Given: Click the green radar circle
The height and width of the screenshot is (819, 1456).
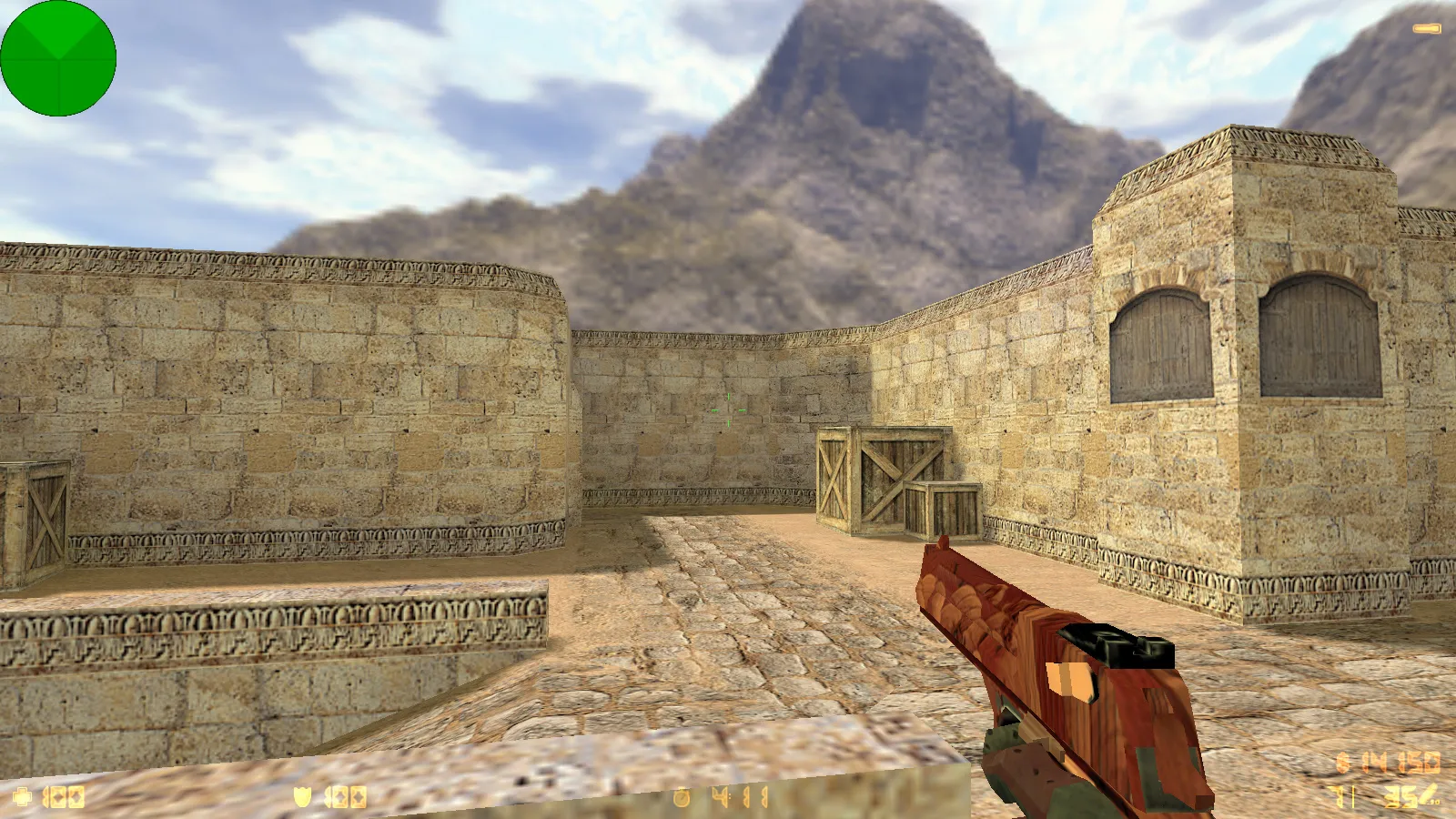Looking at the screenshot, I should (58, 58).
